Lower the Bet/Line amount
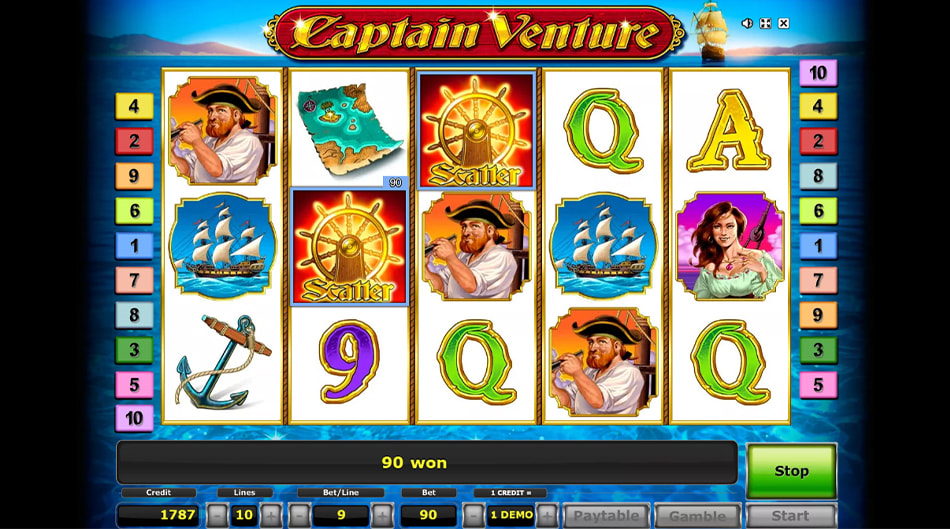The width and height of the screenshot is (950, 529). (299, 516)
